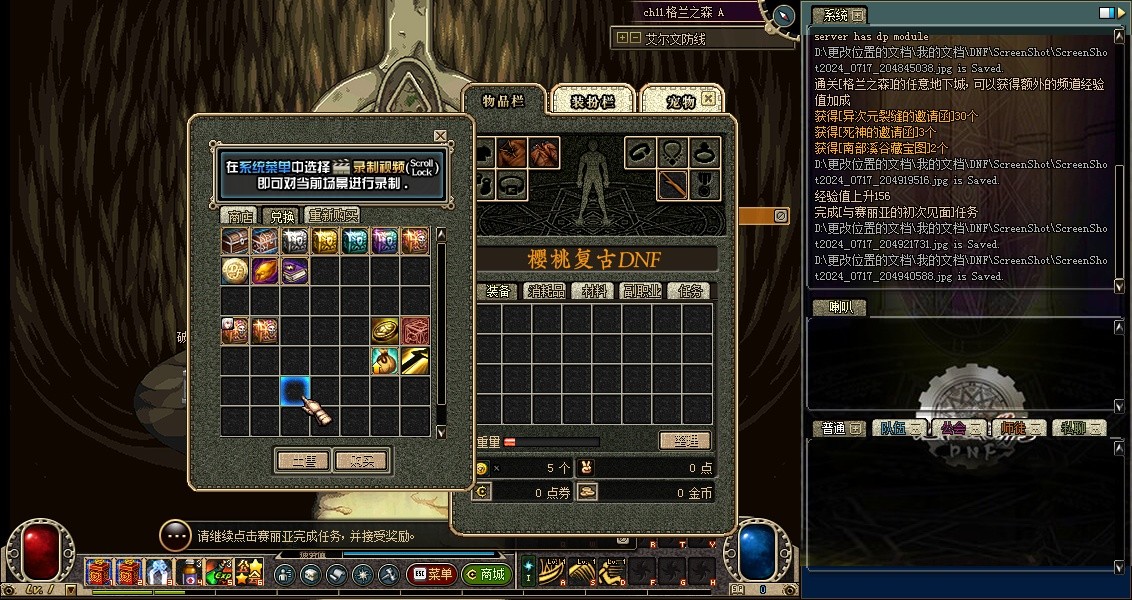Open the ESC 菜单 menu button
The width and height of the screenshot is (1132, 600).
point(432,574)
